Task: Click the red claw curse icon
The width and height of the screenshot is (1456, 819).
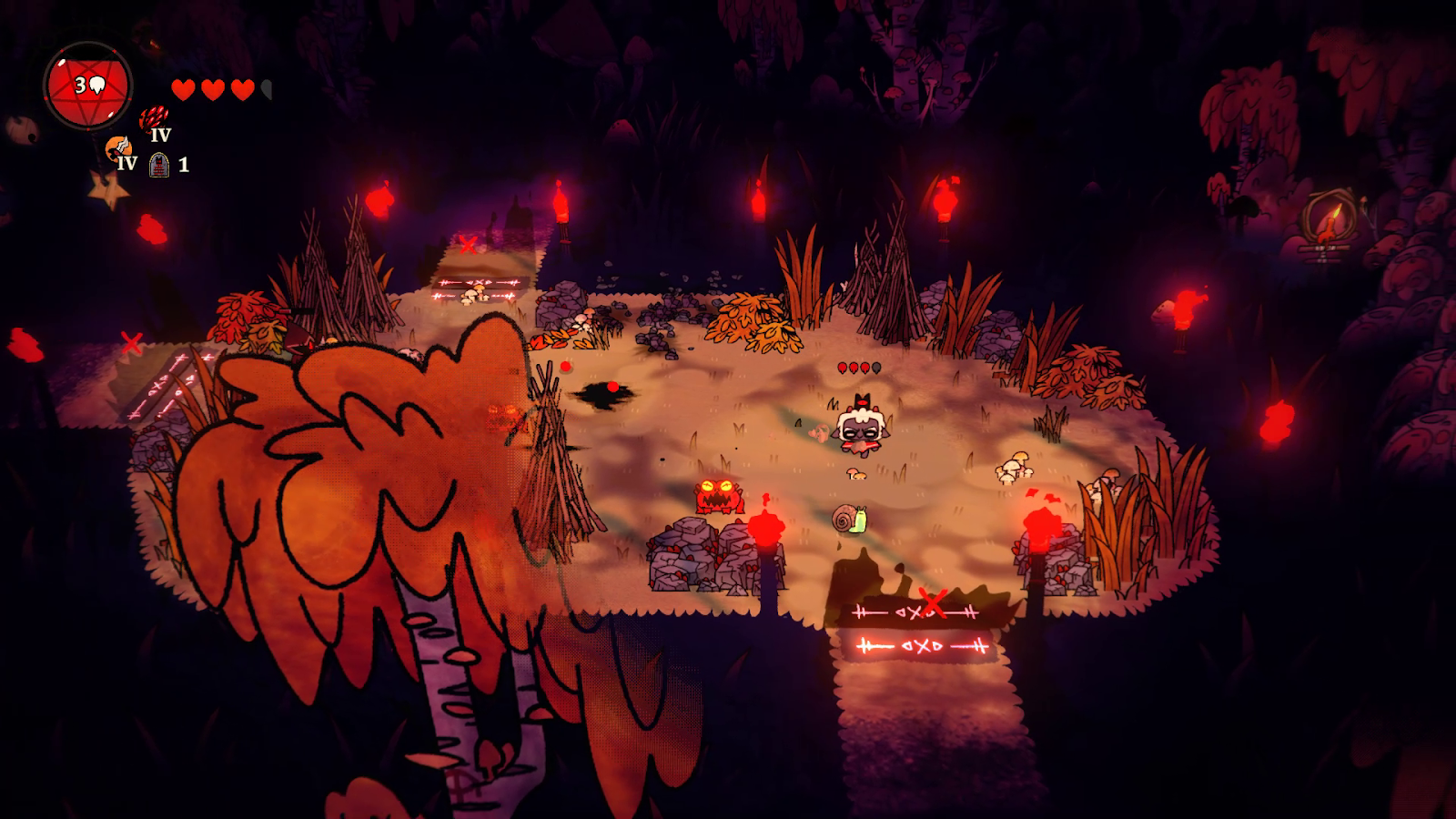Action: (153, 118)
